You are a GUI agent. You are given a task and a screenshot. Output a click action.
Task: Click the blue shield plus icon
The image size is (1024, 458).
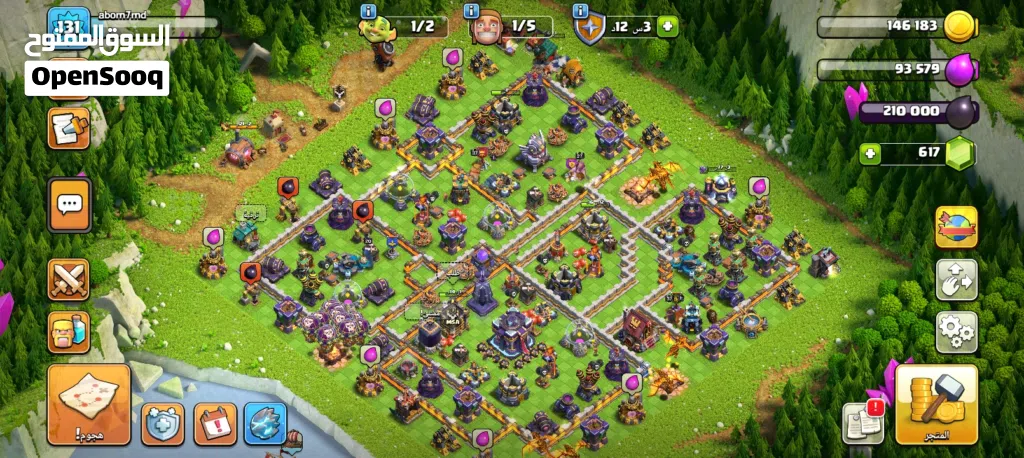pos(162,424)
